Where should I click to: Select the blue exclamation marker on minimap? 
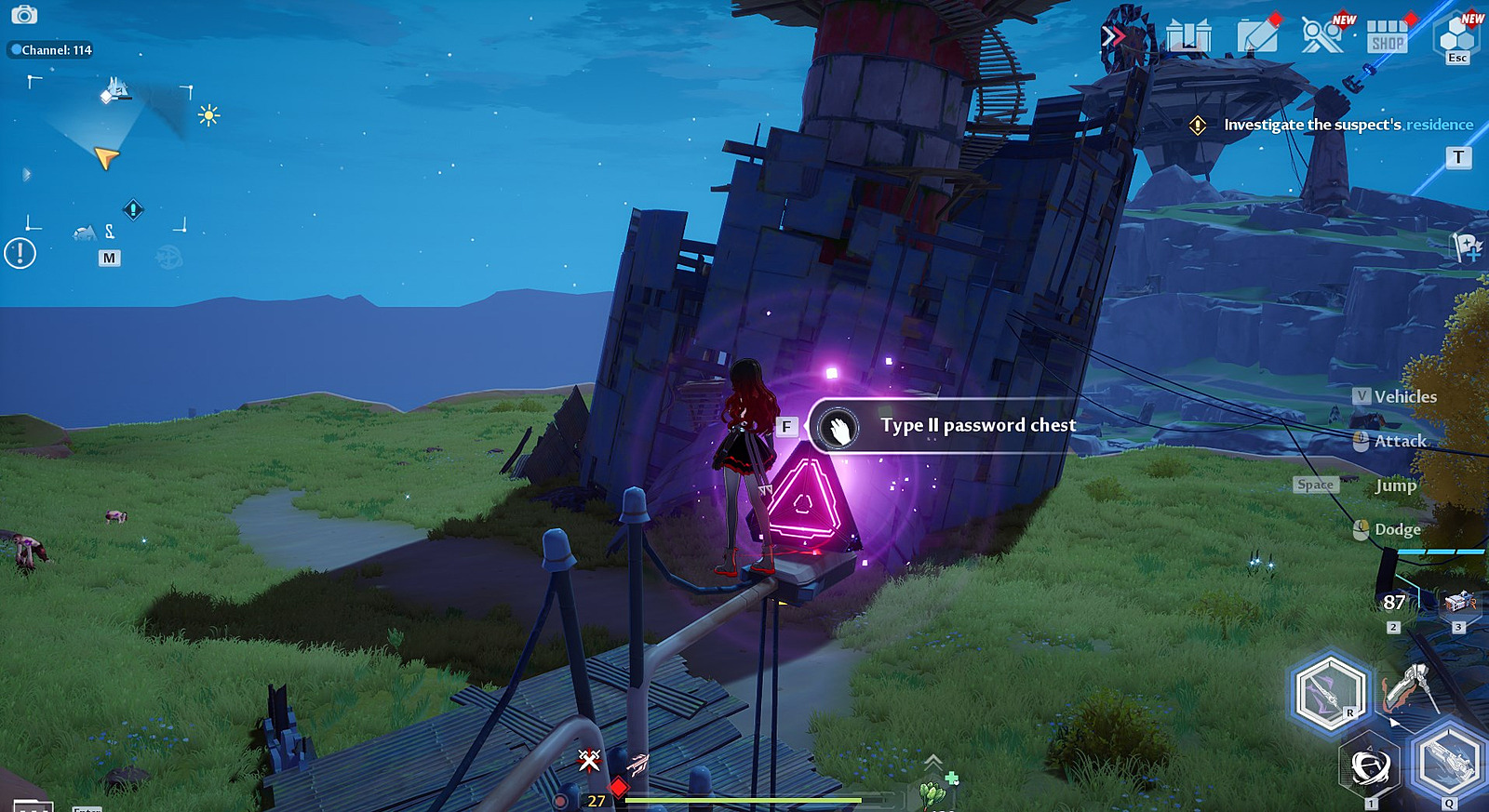(133, 209)
